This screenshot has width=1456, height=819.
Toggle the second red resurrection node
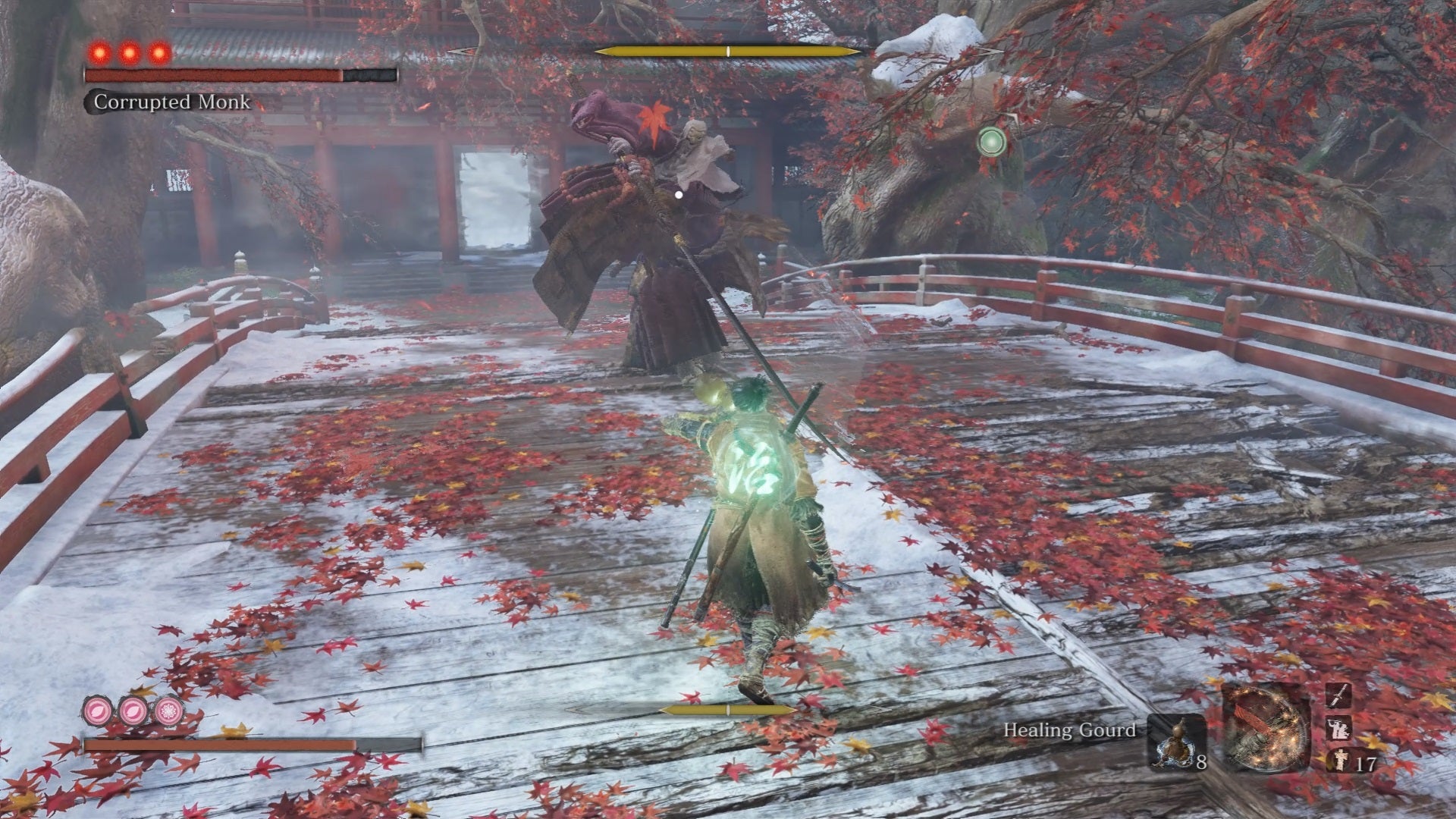[127, 53]
